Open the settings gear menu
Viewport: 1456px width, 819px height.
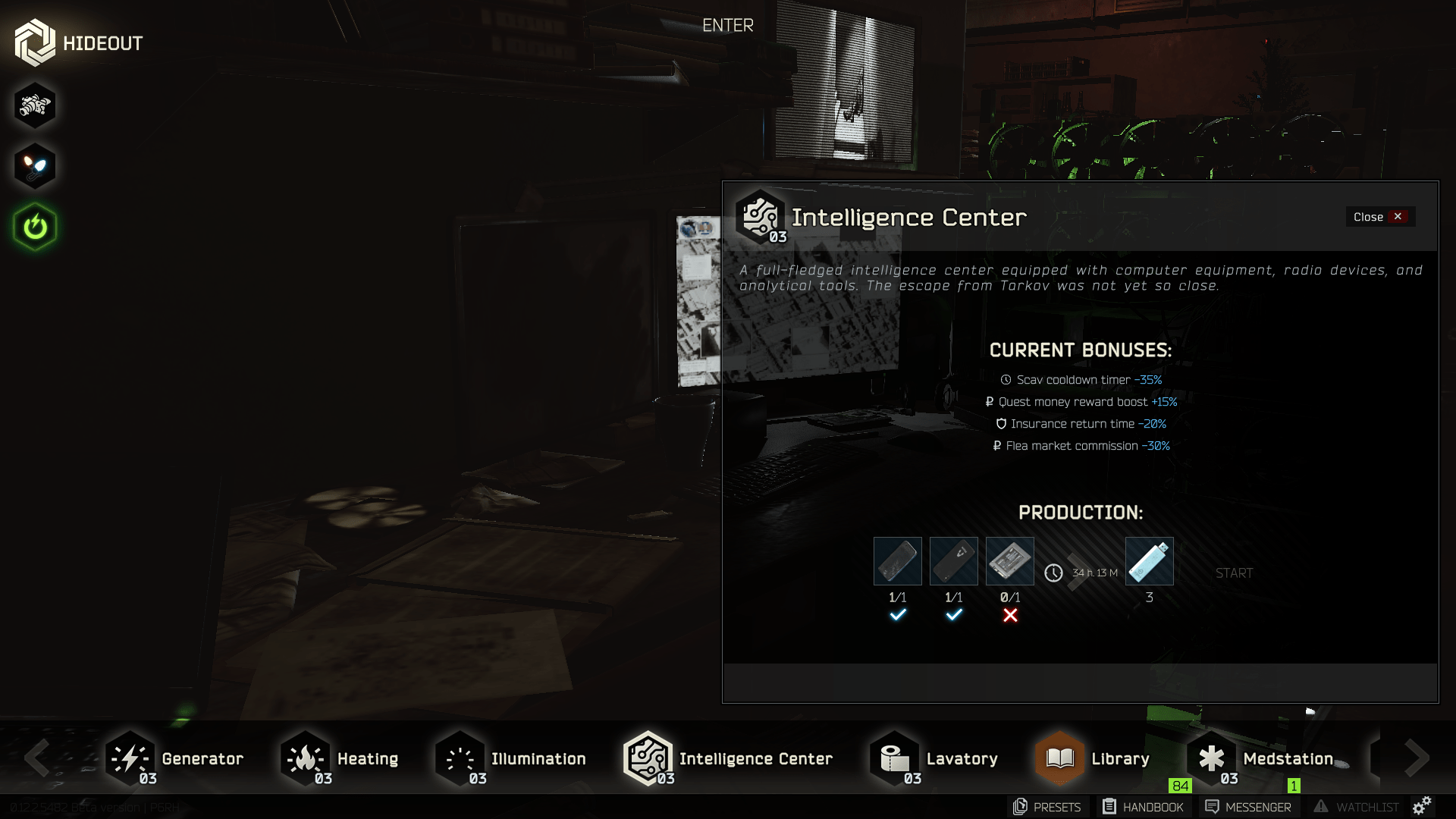click(1423, 807)
